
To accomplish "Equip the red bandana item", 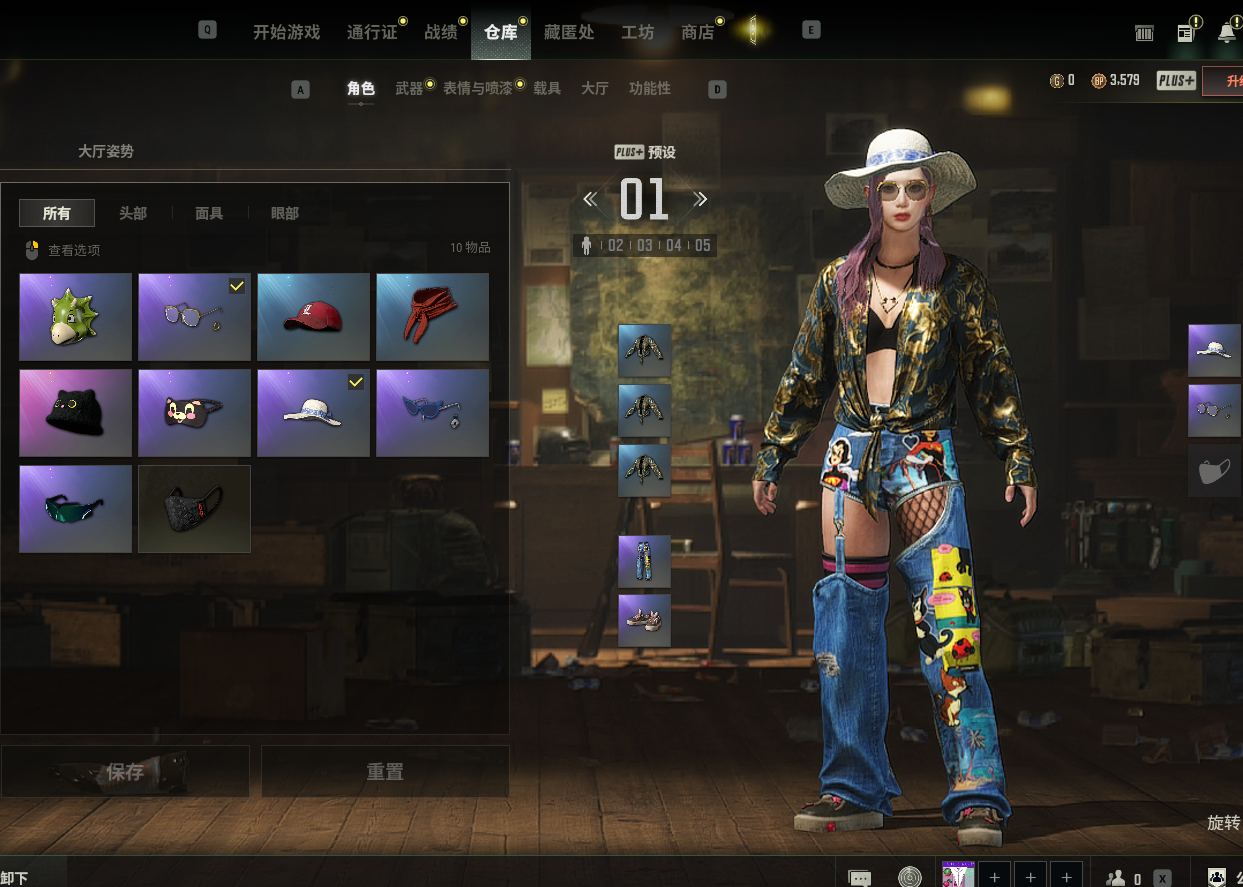I will pos(432,317).
